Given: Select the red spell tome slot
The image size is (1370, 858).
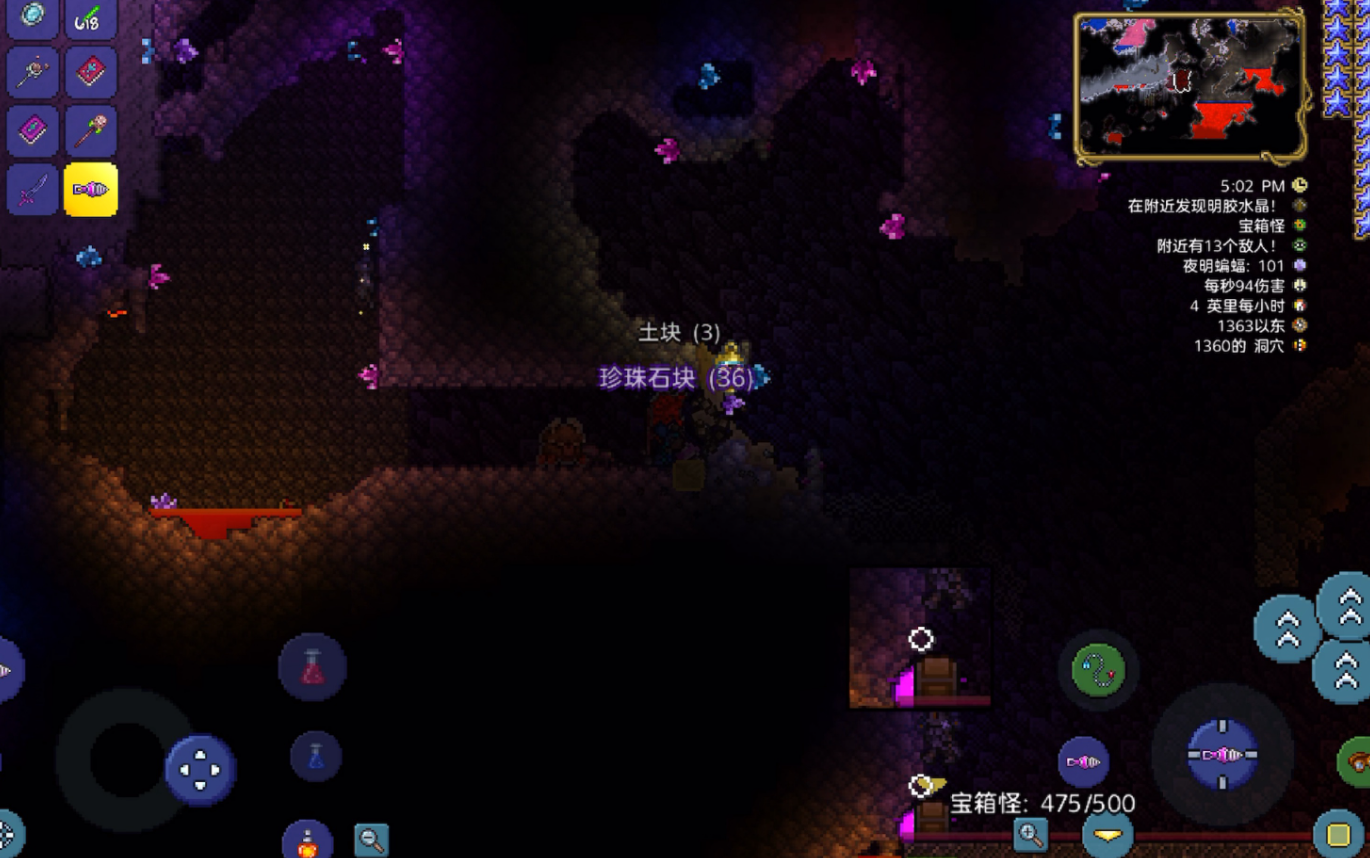Looking at the screenshot, I should pyautogui.click(x=91, y=71).
